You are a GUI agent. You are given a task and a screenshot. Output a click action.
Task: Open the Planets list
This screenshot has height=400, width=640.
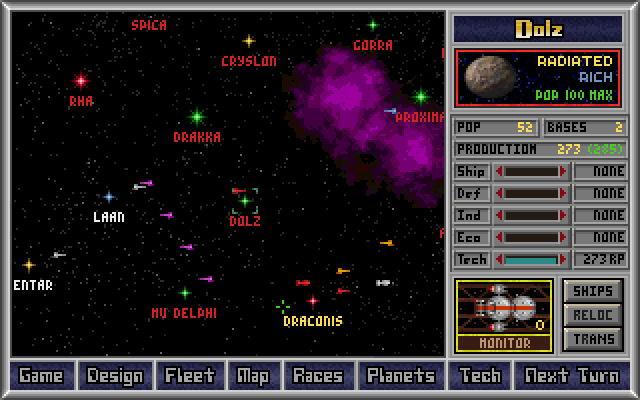tap(400, 376)
